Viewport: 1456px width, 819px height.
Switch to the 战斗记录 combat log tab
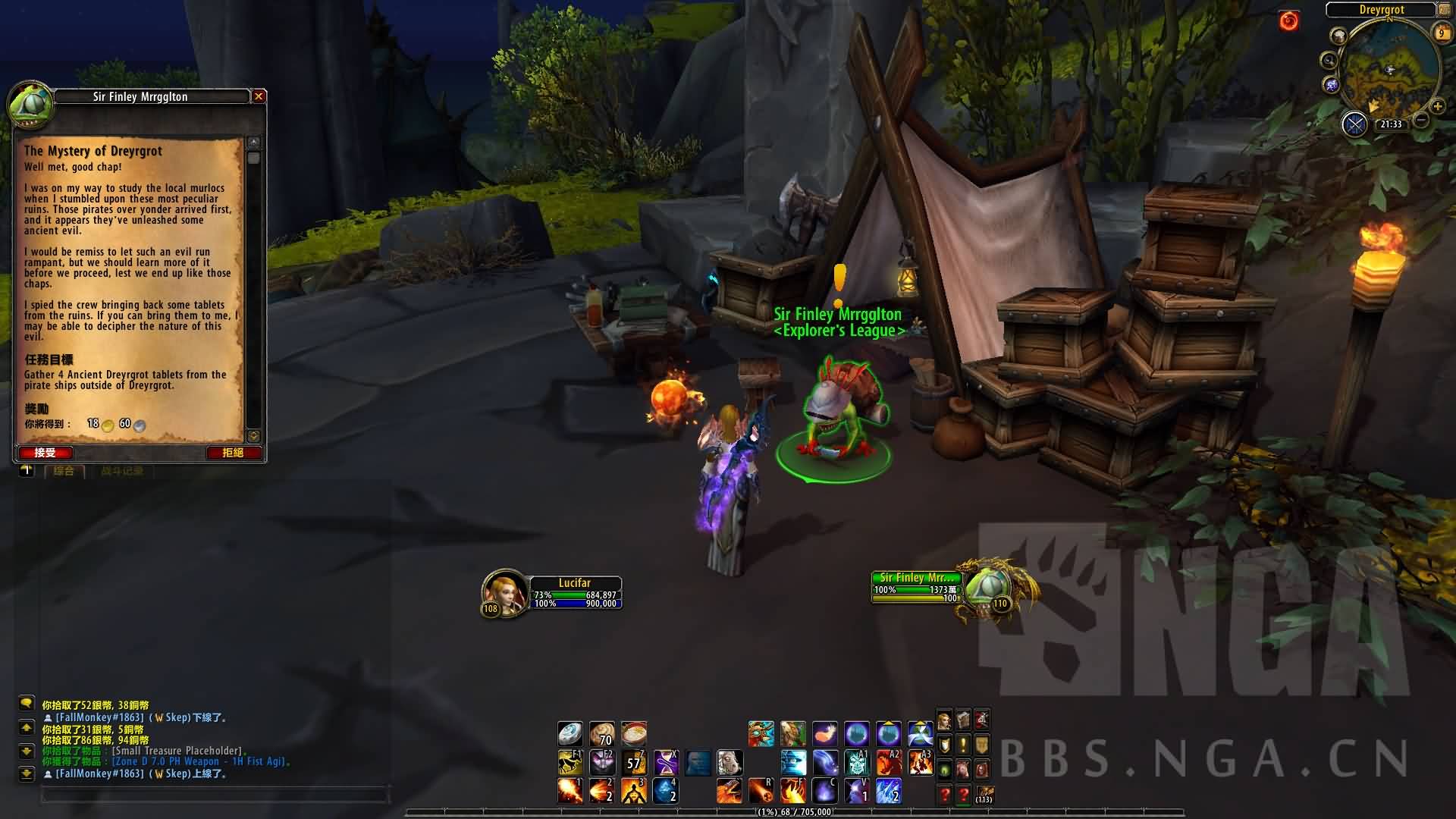[121, 471]
